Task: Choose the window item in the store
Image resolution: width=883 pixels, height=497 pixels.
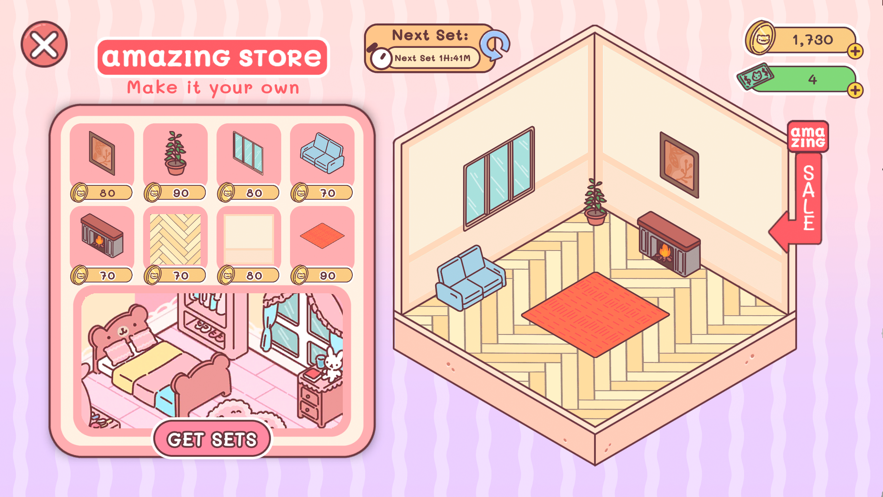Action: click(249, 160)
